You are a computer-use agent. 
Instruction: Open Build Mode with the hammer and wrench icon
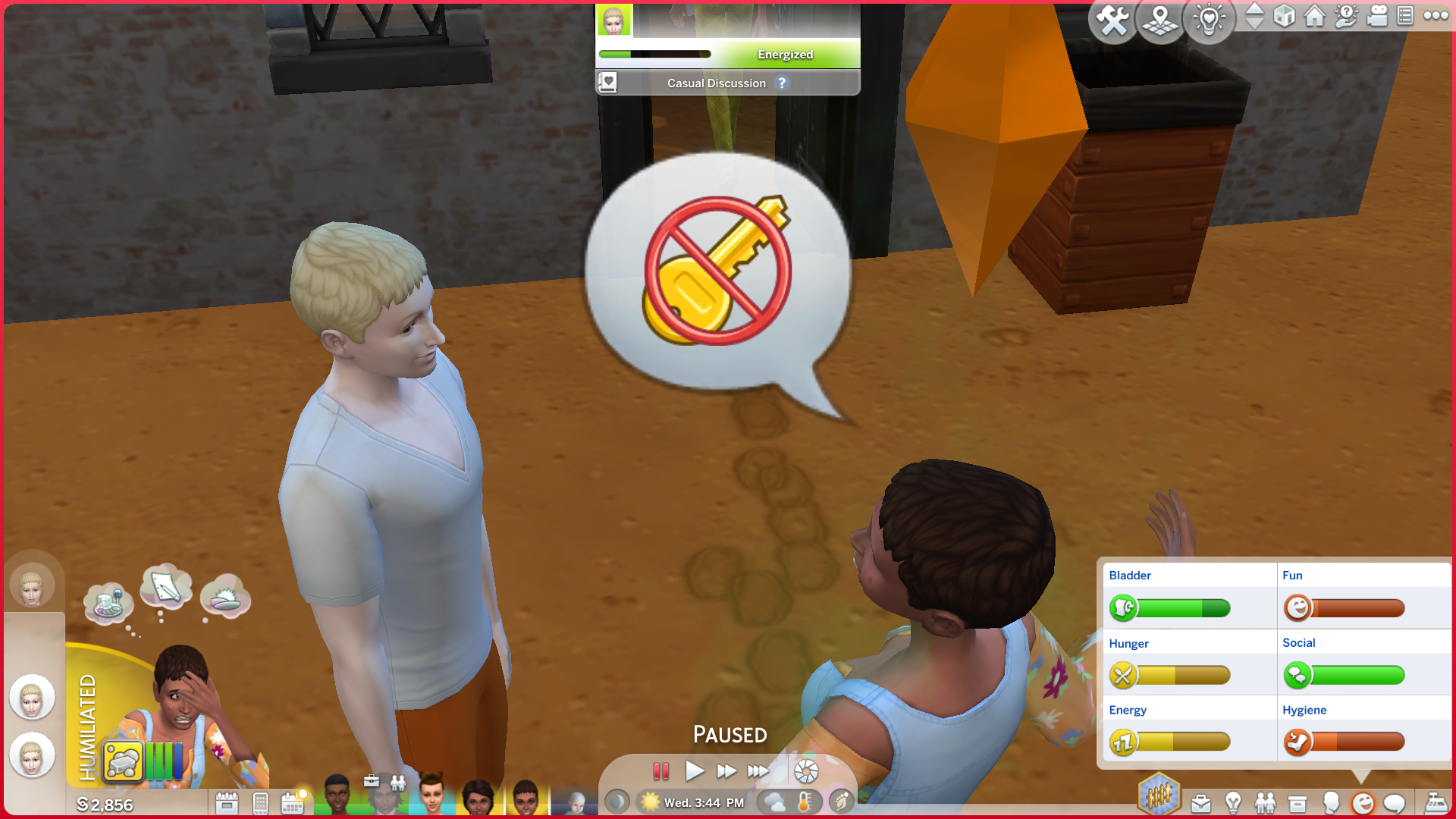click(x=1112, y=20)
